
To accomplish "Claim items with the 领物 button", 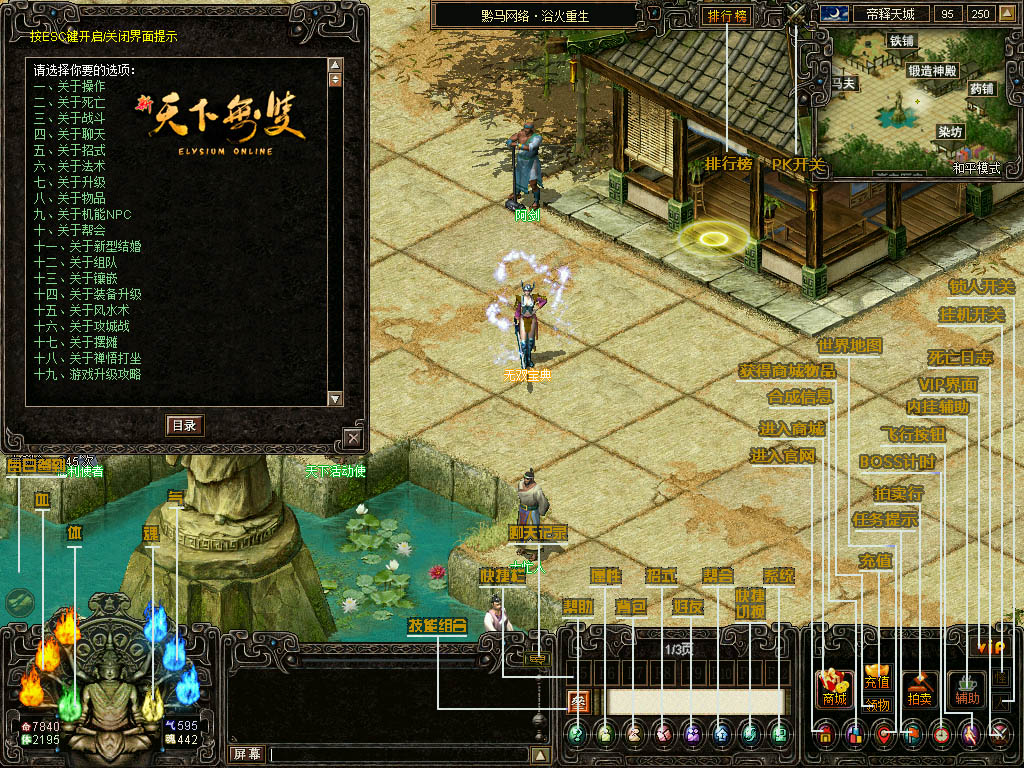I will (878, 705).
